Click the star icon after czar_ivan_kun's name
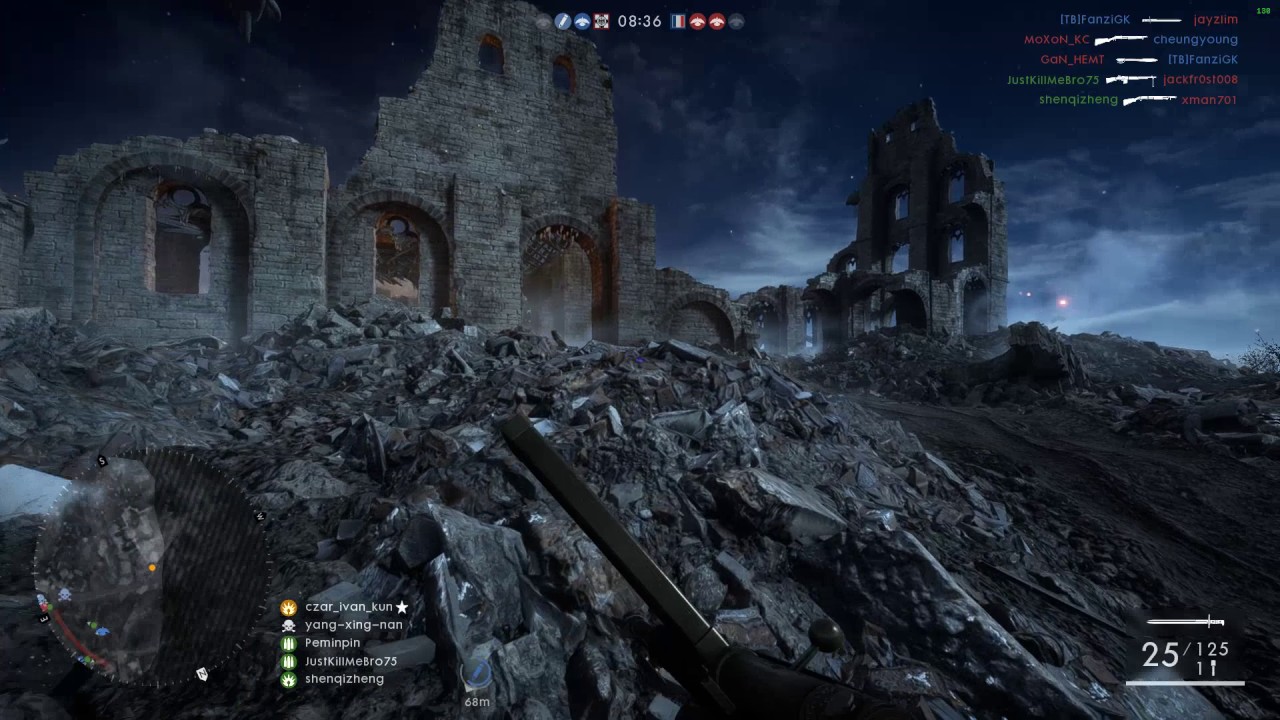This screenshot has height=720, width=1280. click(x=402, y=606)
